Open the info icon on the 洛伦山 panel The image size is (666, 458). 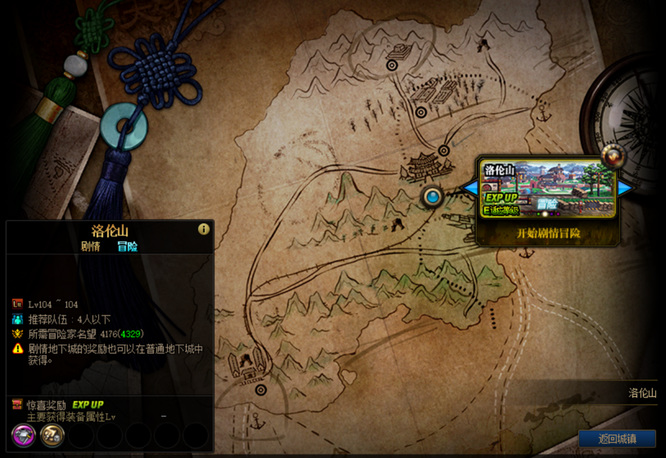tap(204, 229)
